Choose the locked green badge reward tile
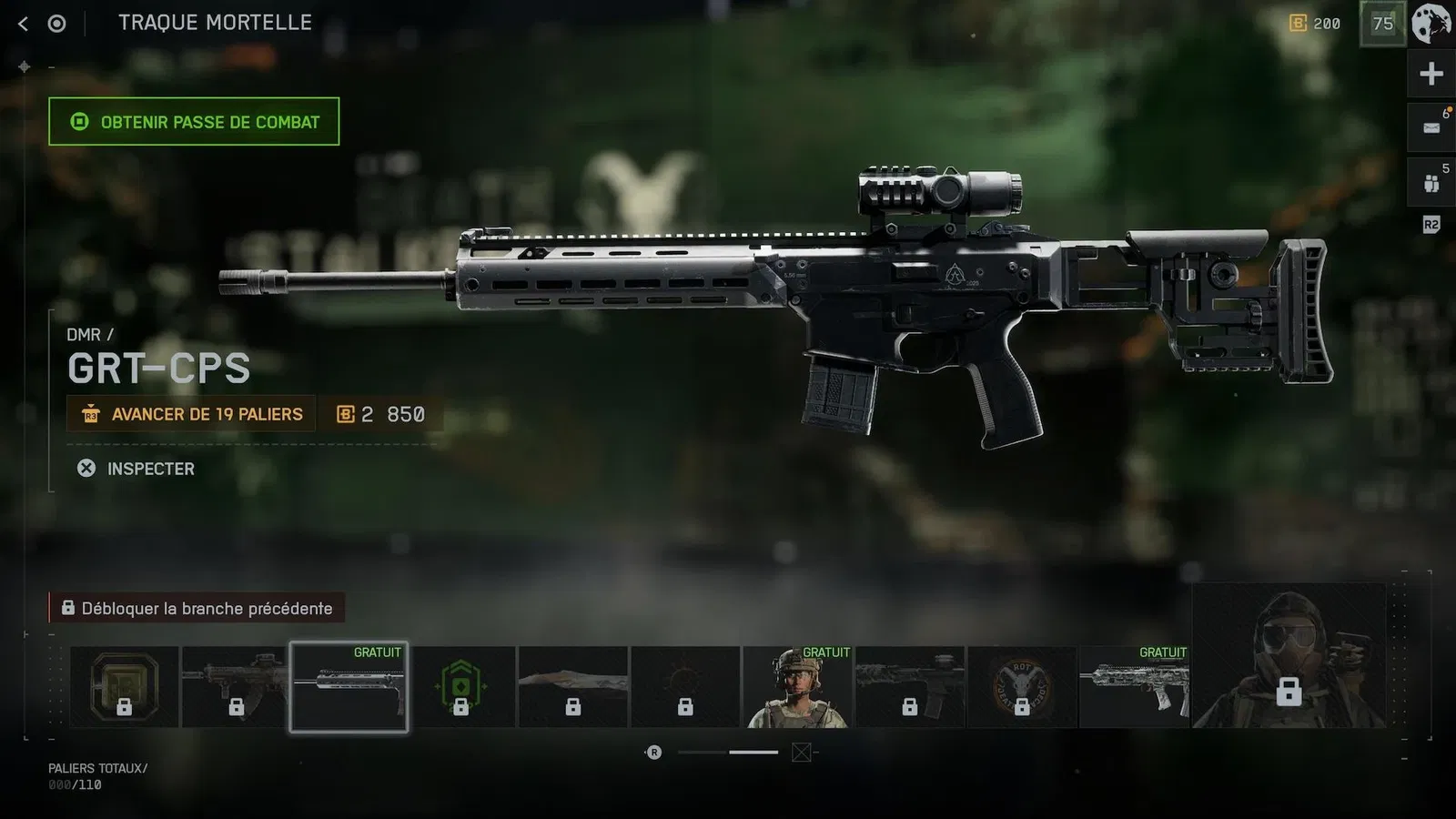1456x819 pixels. pos(461,687)
